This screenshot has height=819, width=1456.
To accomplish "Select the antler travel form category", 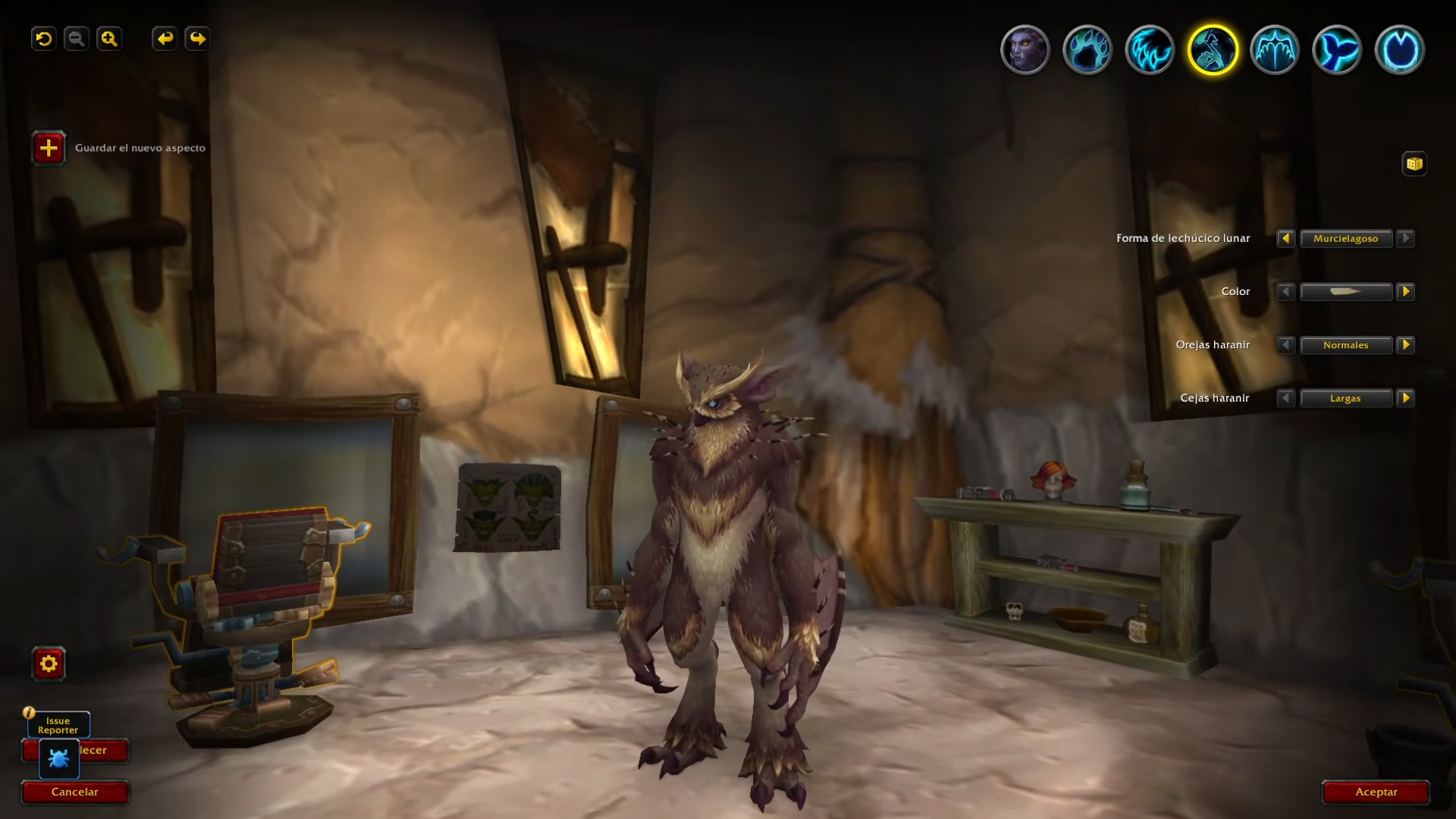I will (1400, 50).
